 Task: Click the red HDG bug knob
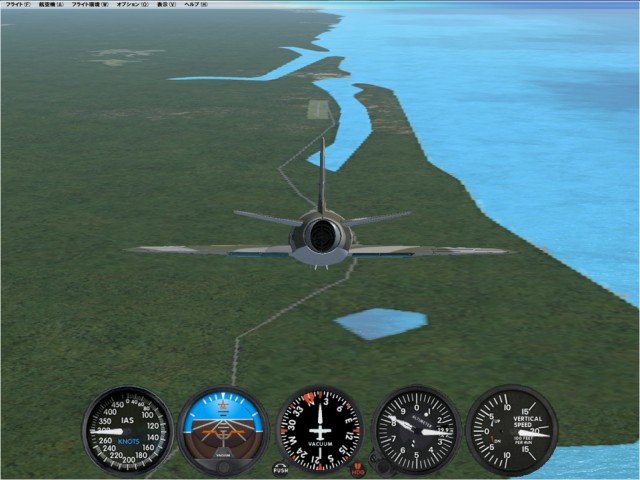tap(358, 468)
